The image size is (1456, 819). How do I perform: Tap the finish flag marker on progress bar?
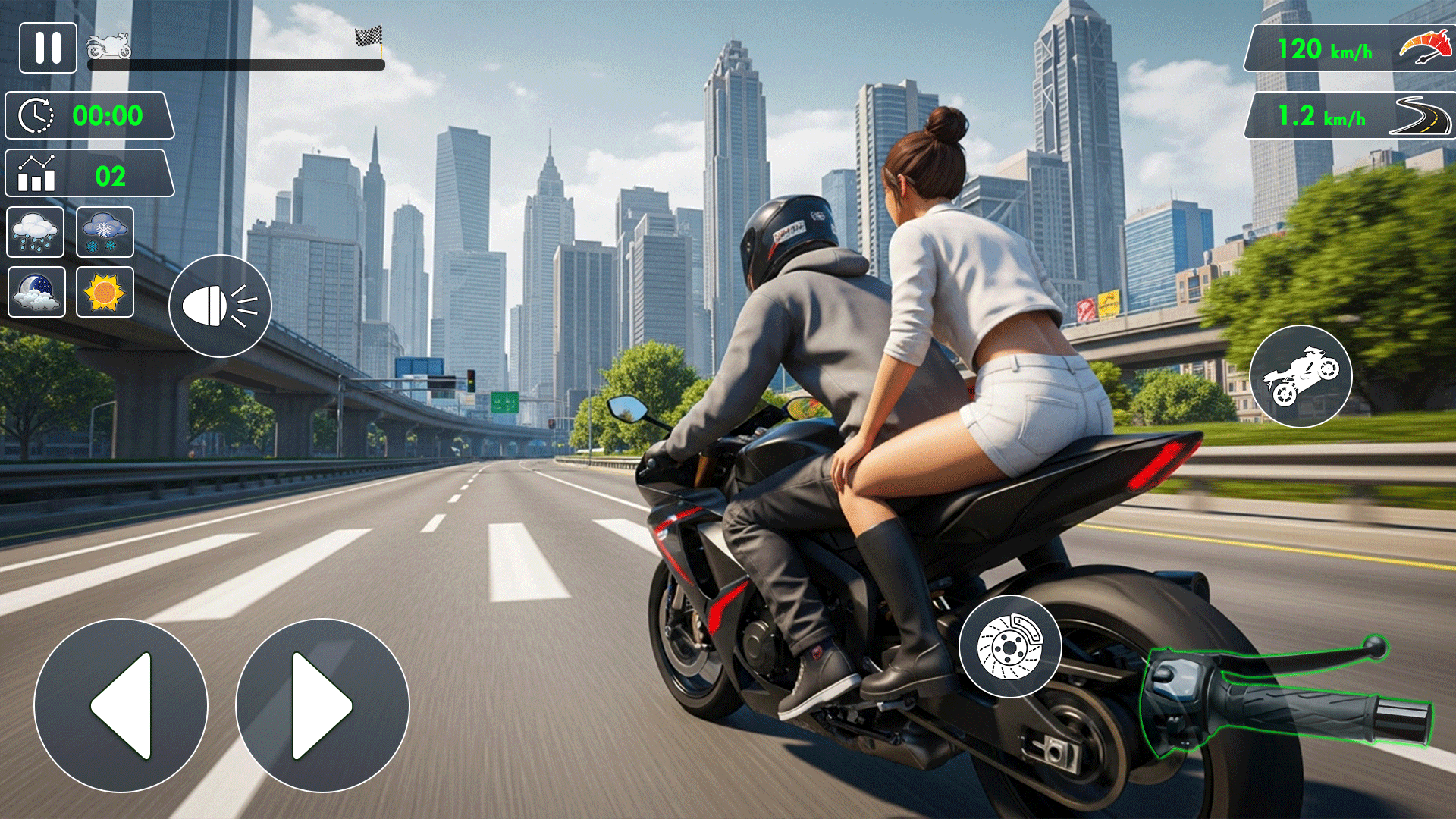pos(369,36)
